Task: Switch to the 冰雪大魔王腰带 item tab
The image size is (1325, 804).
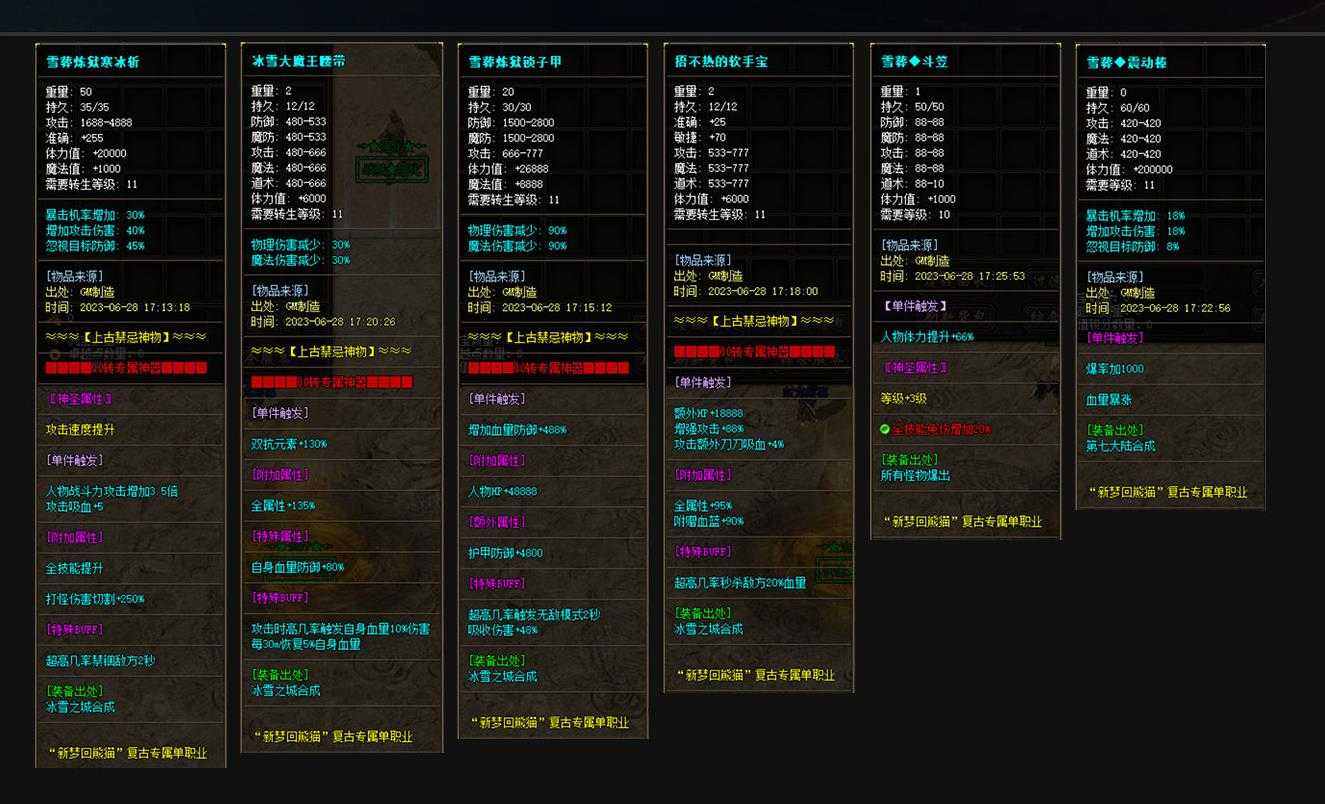Action: 297,60
